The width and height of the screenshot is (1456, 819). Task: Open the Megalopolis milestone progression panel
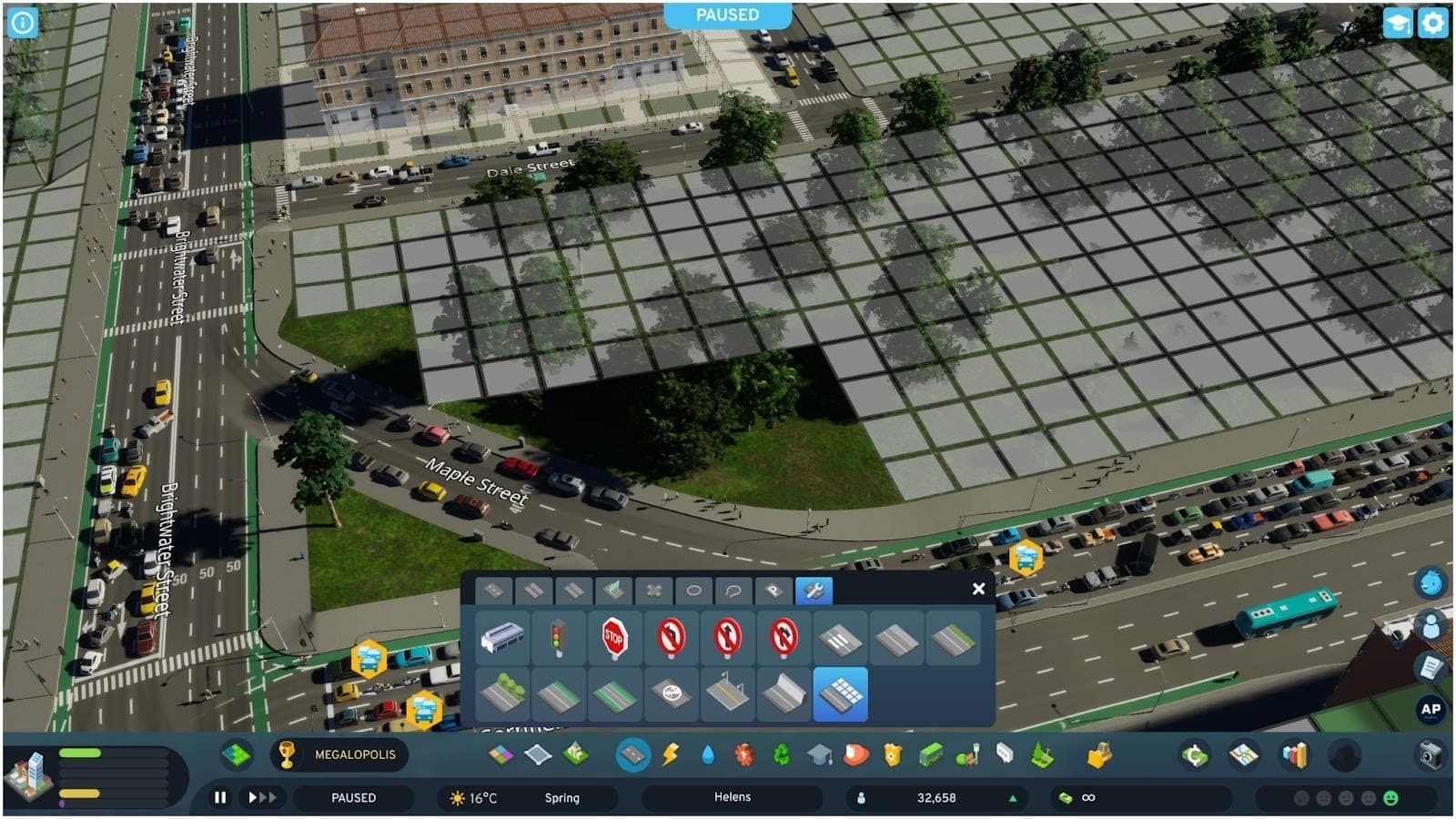coord(339,754)
